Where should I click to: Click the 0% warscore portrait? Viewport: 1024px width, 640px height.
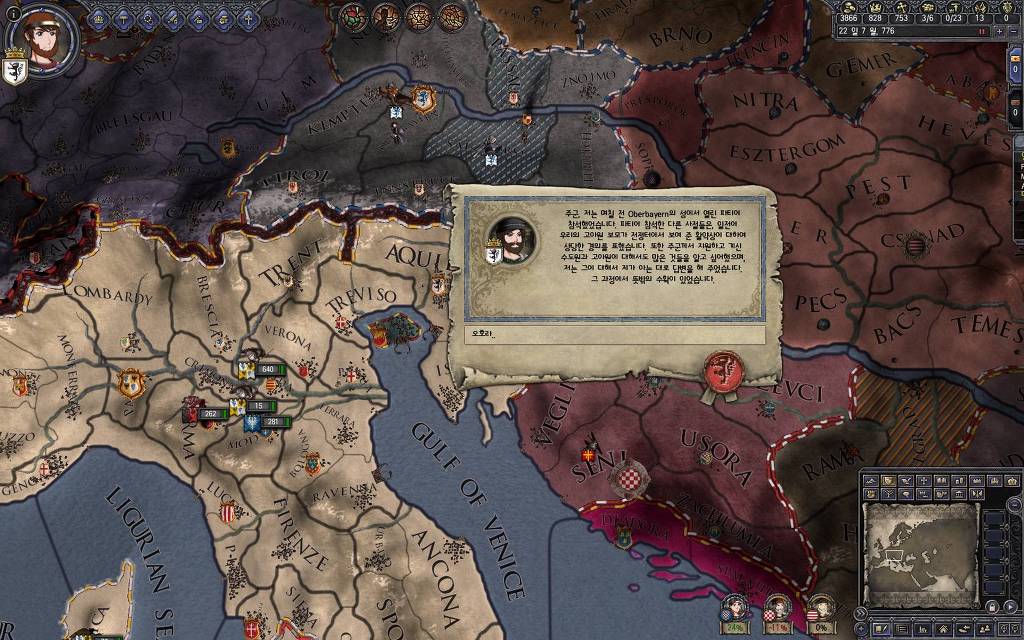click(820, 605)
